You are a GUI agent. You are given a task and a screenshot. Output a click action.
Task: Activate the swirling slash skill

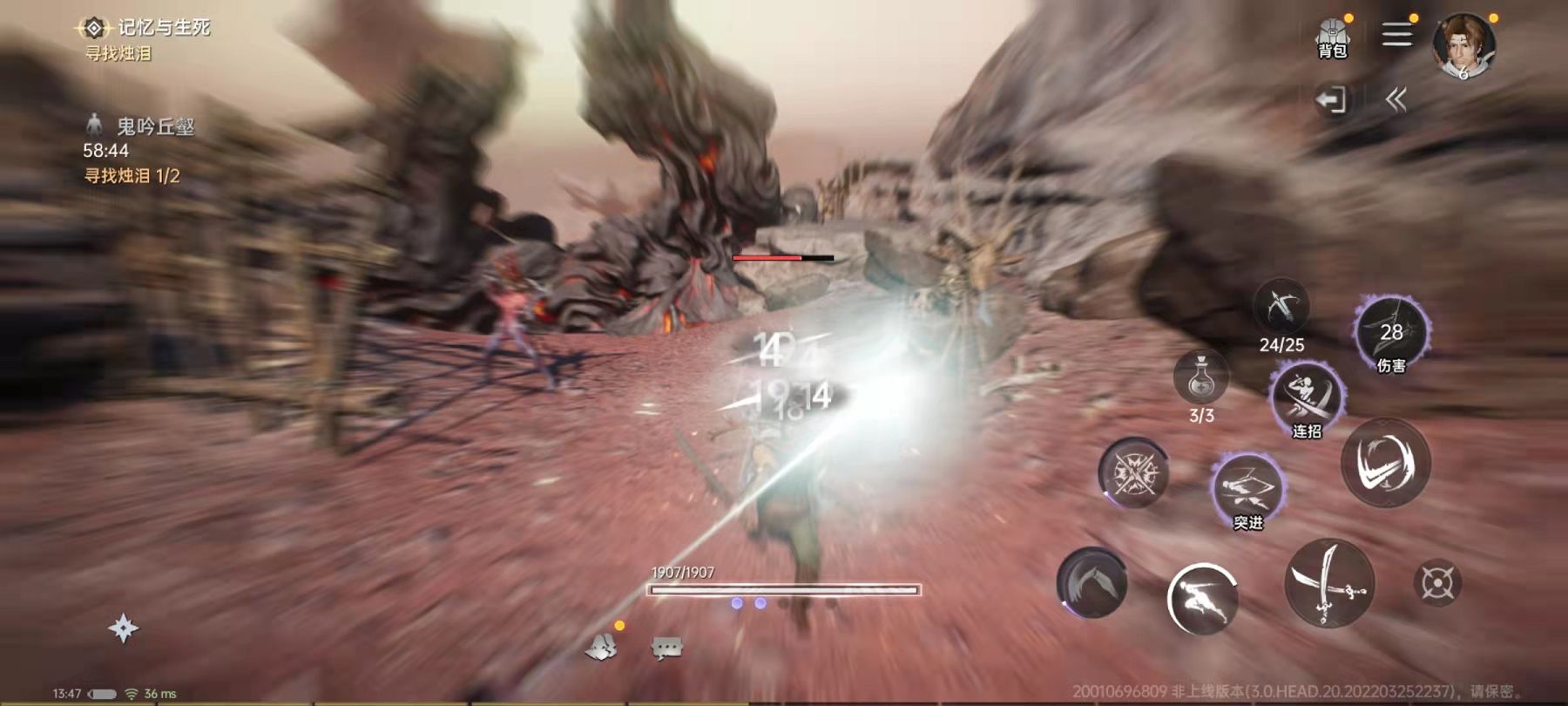click(x=1385, y=462)
